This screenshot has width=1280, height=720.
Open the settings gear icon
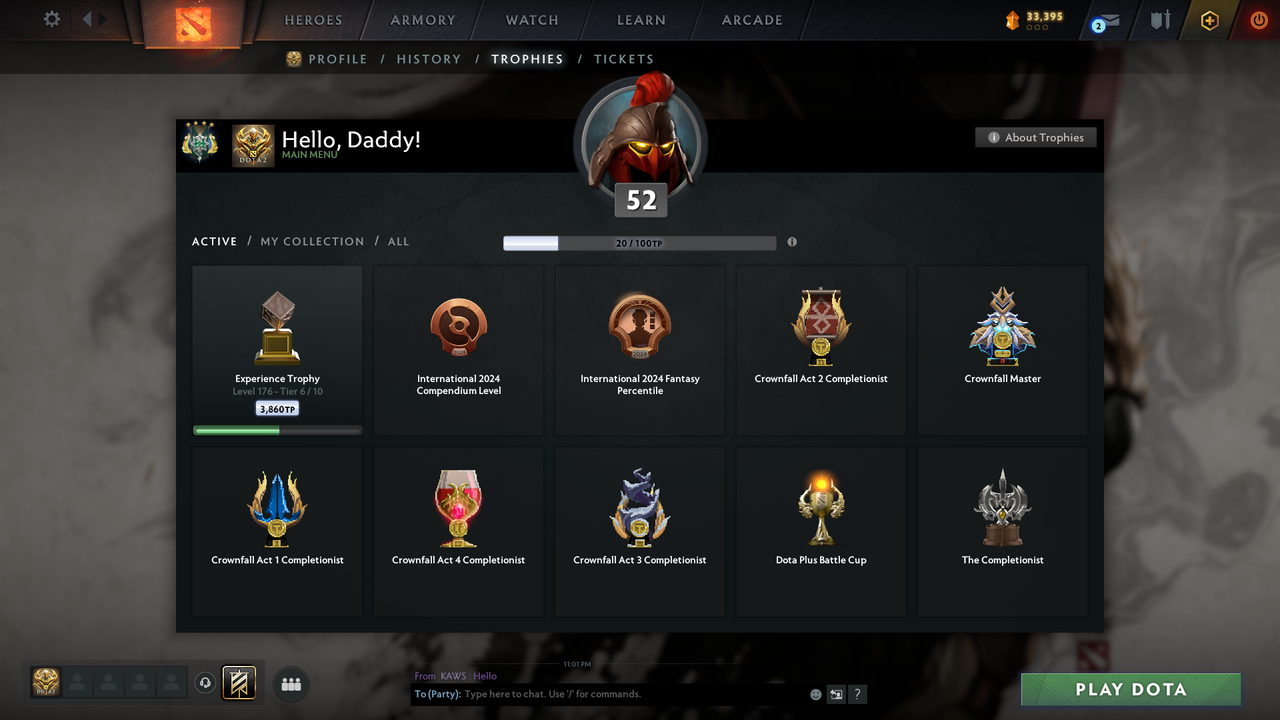tap(51, 19)
